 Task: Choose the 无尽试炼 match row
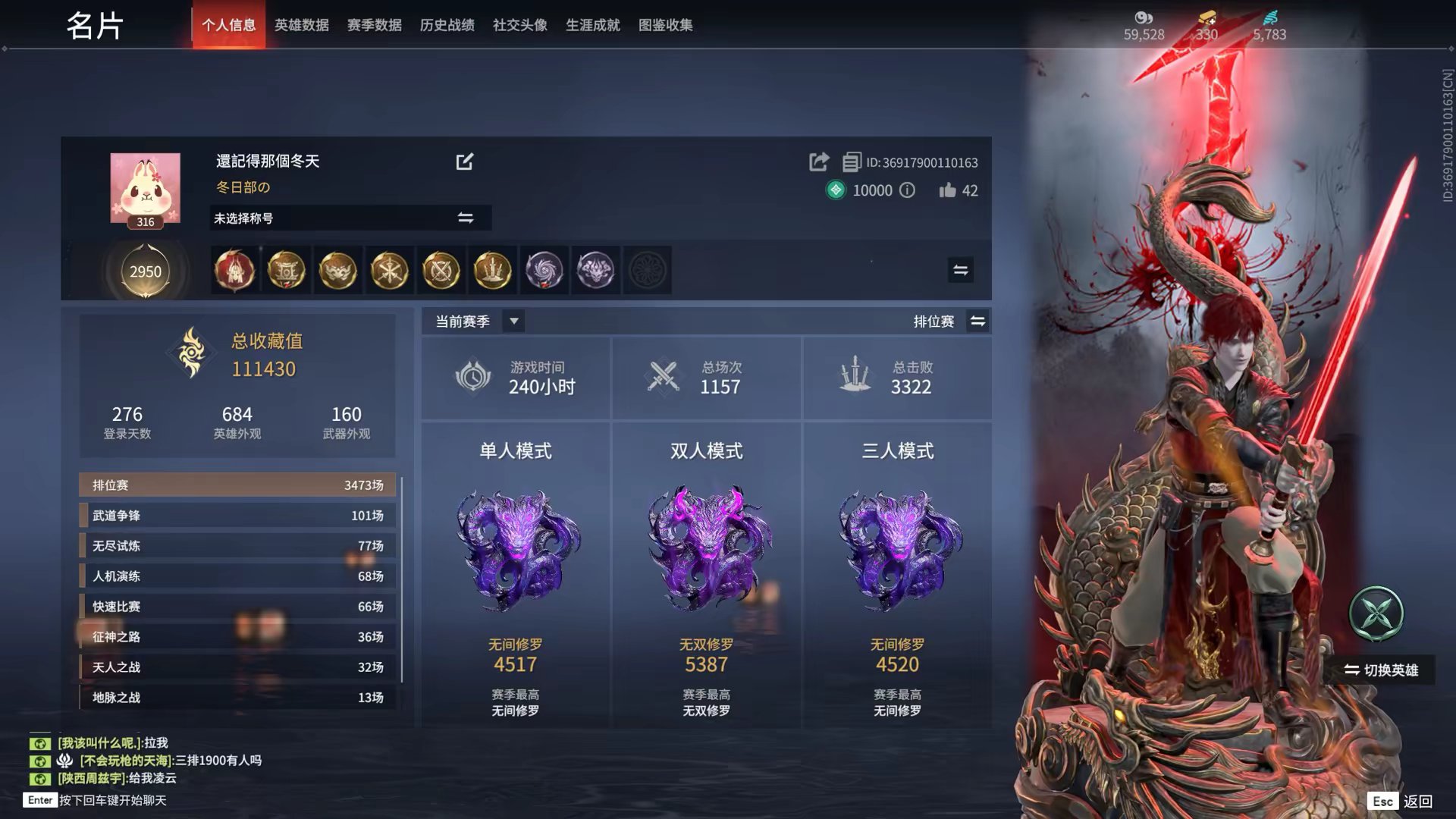(237, 546)
